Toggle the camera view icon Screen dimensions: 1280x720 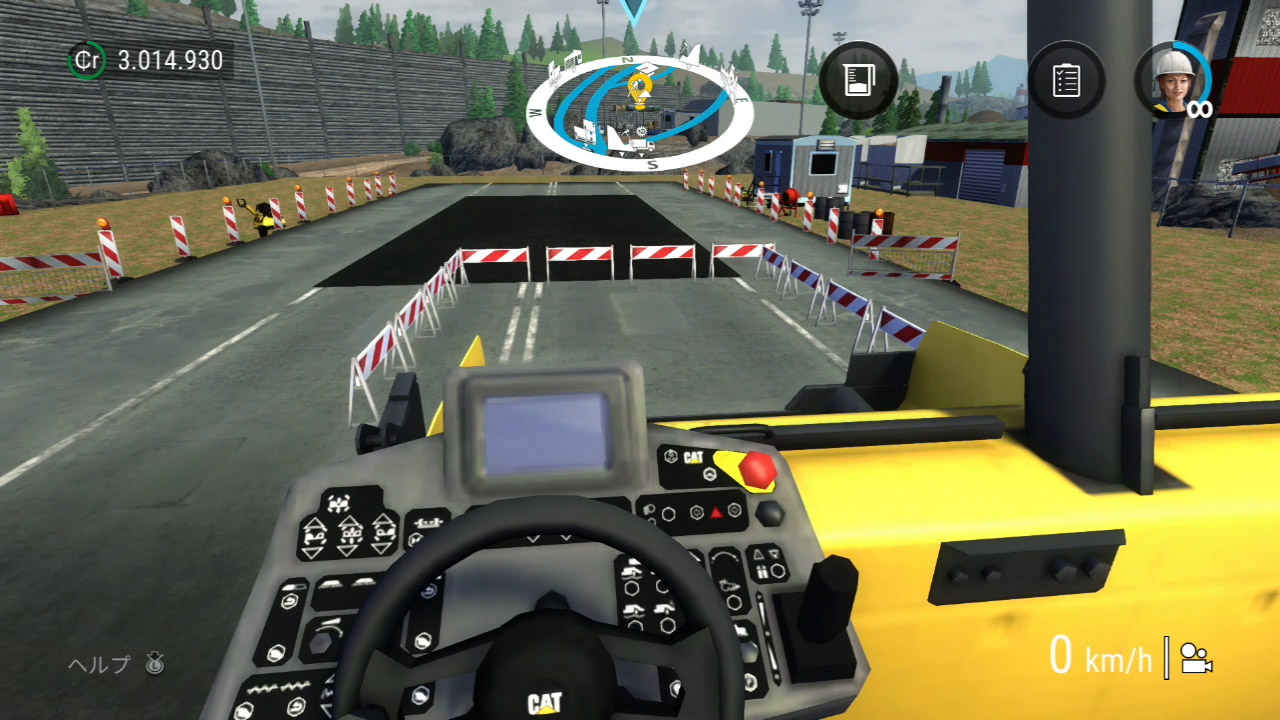[x=1195, y=658]
